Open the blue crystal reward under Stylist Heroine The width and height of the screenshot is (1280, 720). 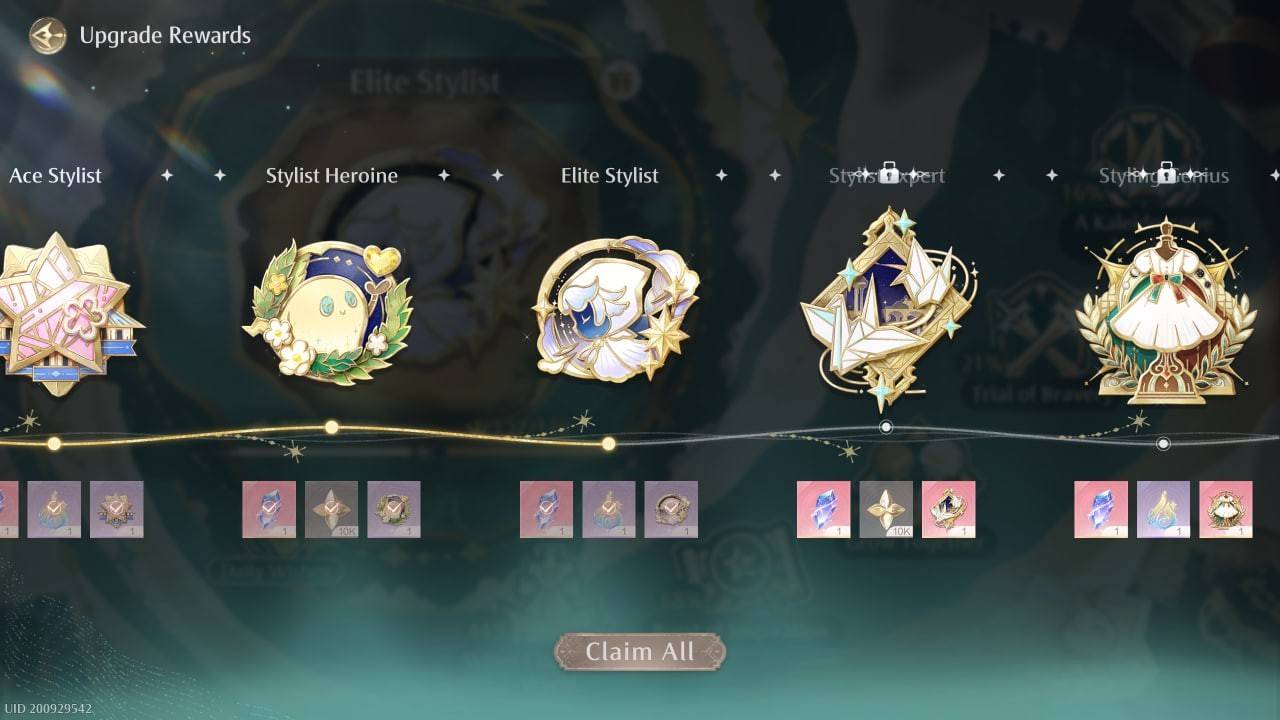click(270, 507)
